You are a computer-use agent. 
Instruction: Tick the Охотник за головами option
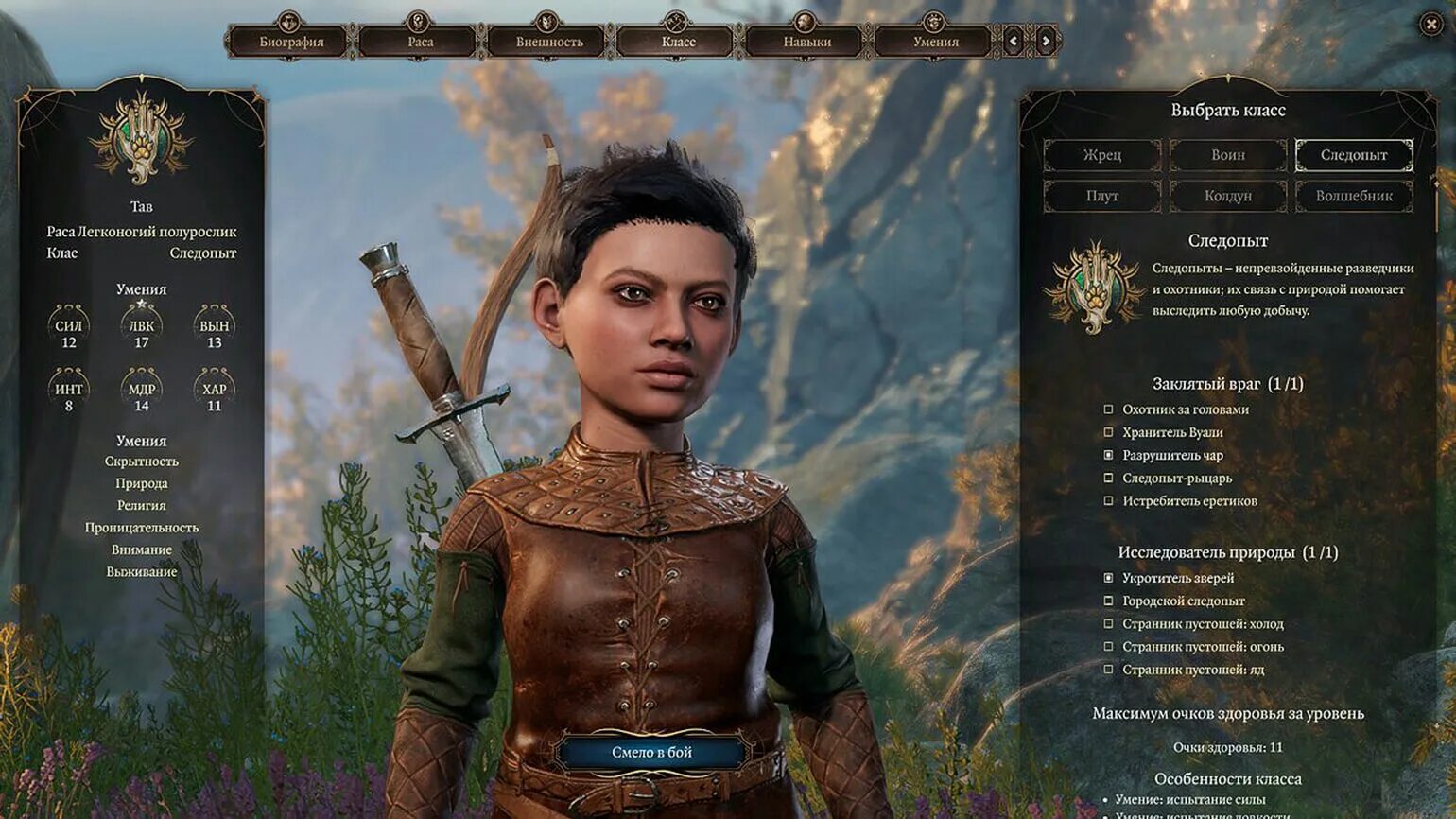(1109, 409)
